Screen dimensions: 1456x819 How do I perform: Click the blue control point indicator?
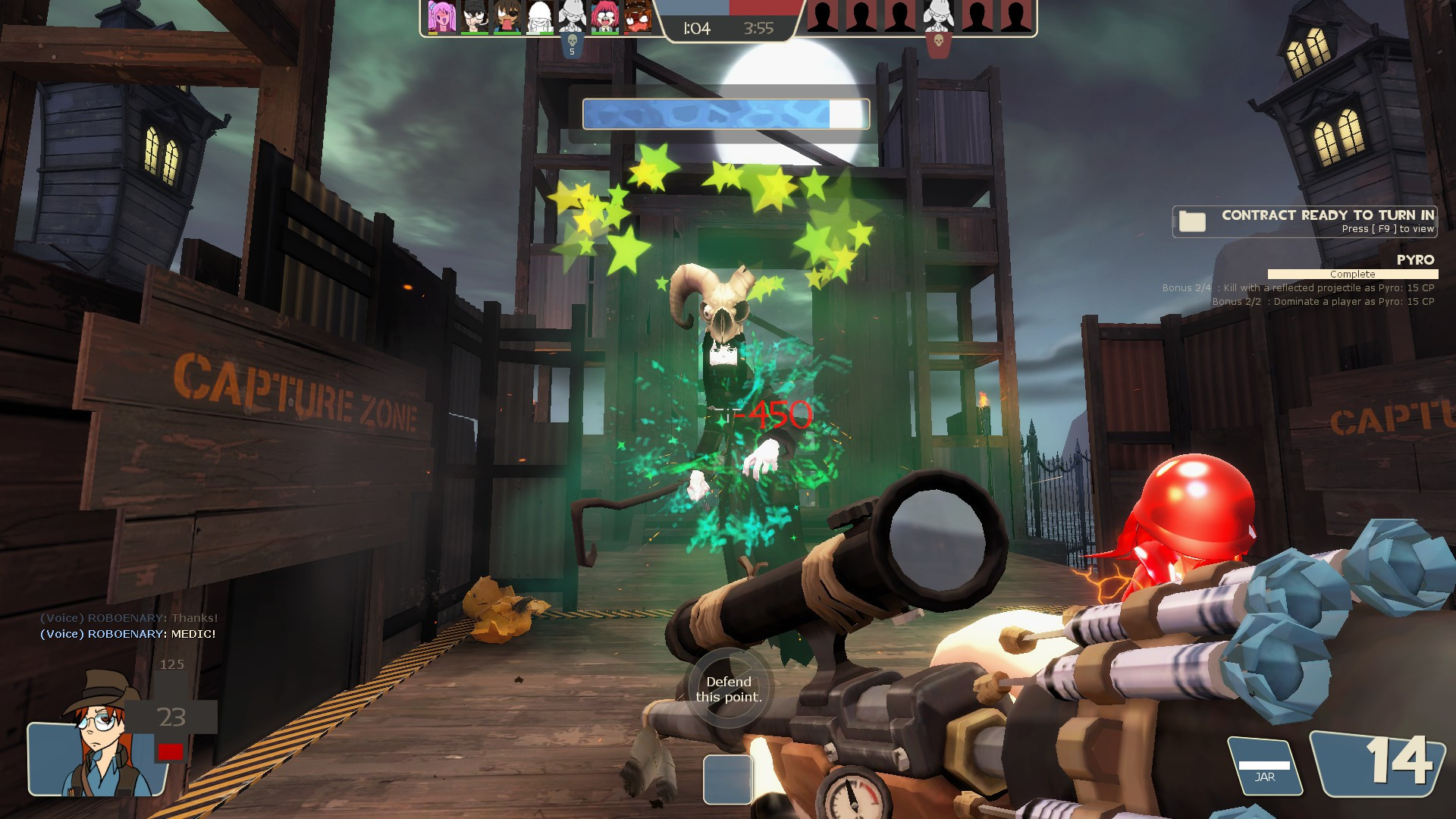point(727,780)
